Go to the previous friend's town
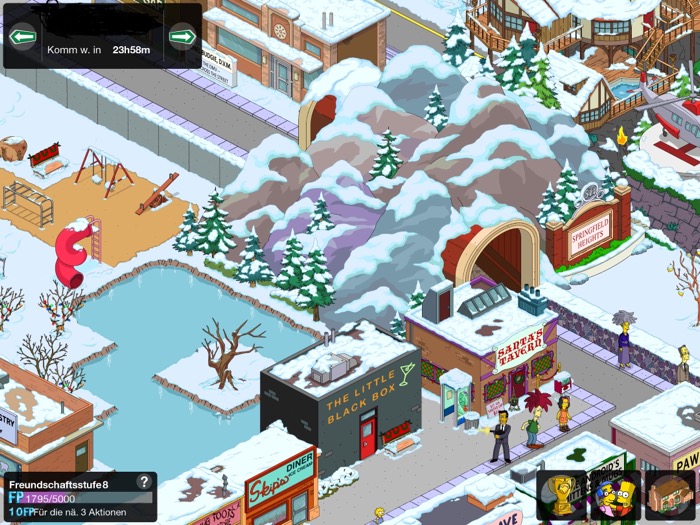700x525 pixels. [x=22, y=38]
